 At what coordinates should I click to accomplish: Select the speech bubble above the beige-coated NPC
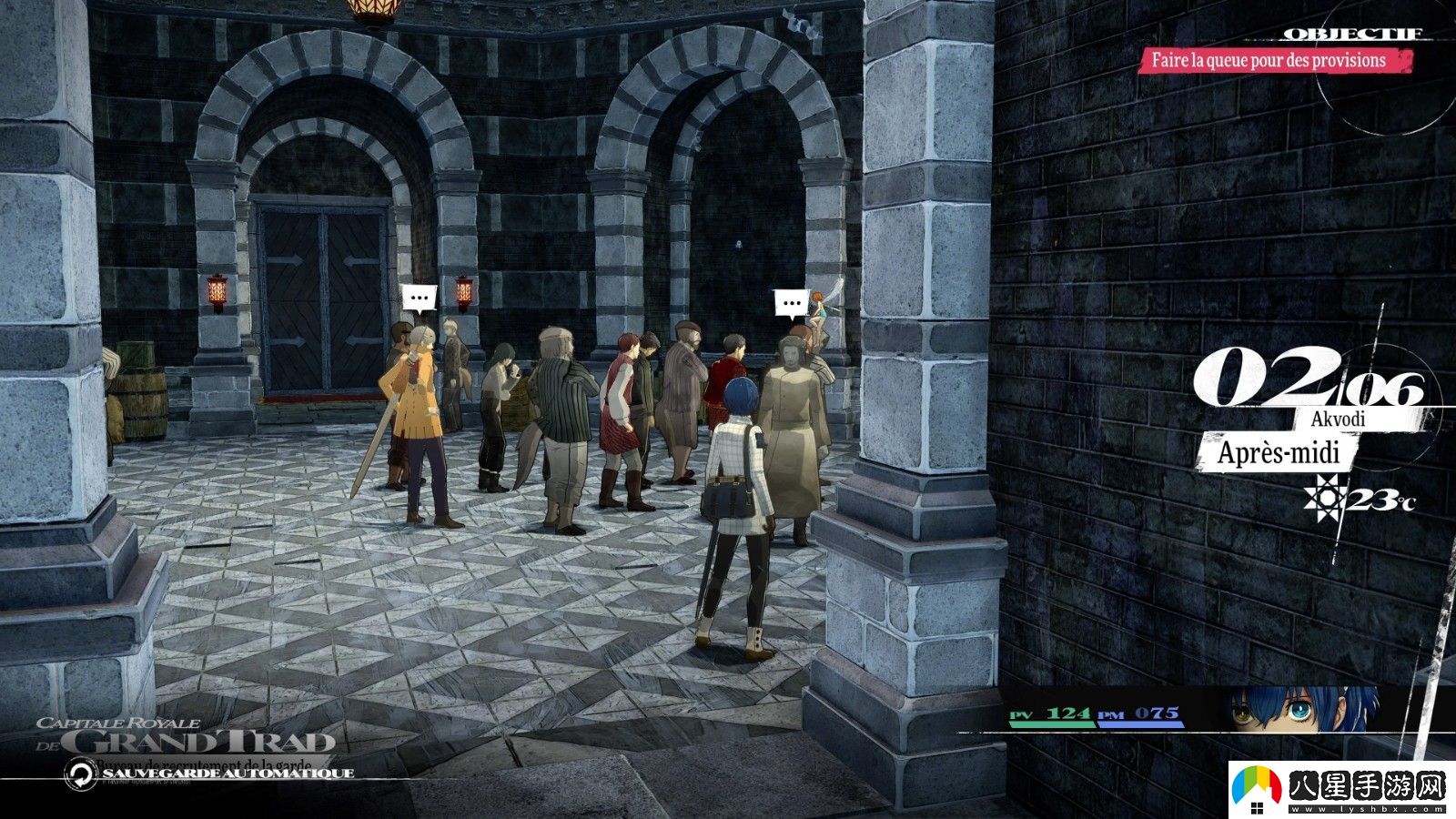[792, 302]
